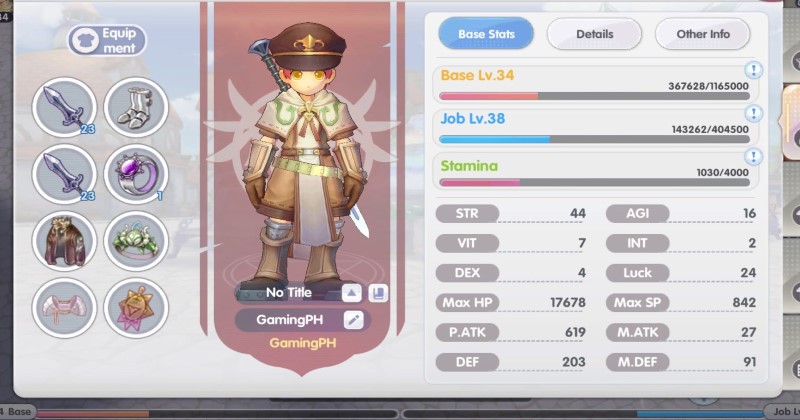Screen dimensions: 800x420
Task: Select the green leaf tiara accessory slot
Action: 136,241
